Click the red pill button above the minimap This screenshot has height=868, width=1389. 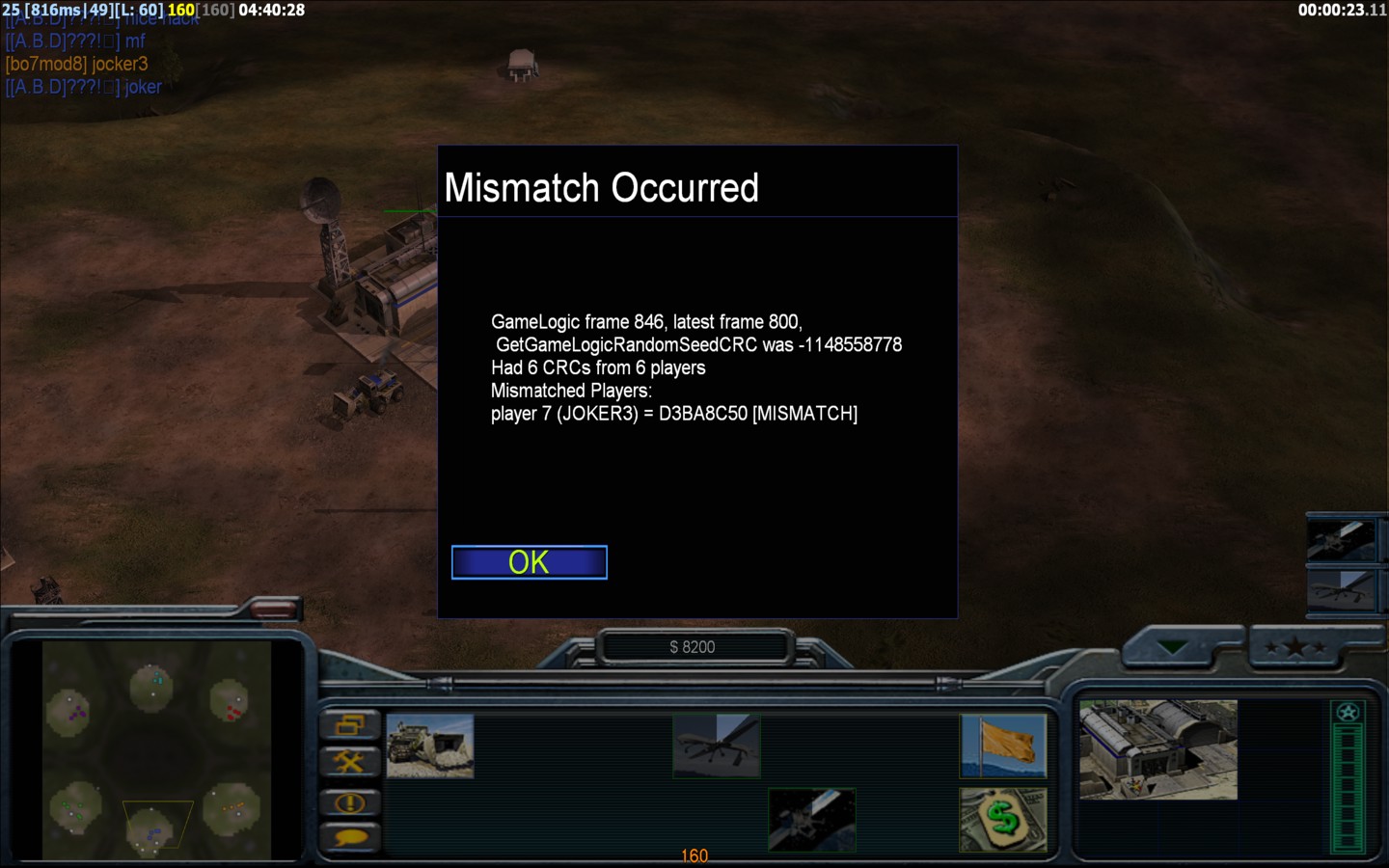274,608
